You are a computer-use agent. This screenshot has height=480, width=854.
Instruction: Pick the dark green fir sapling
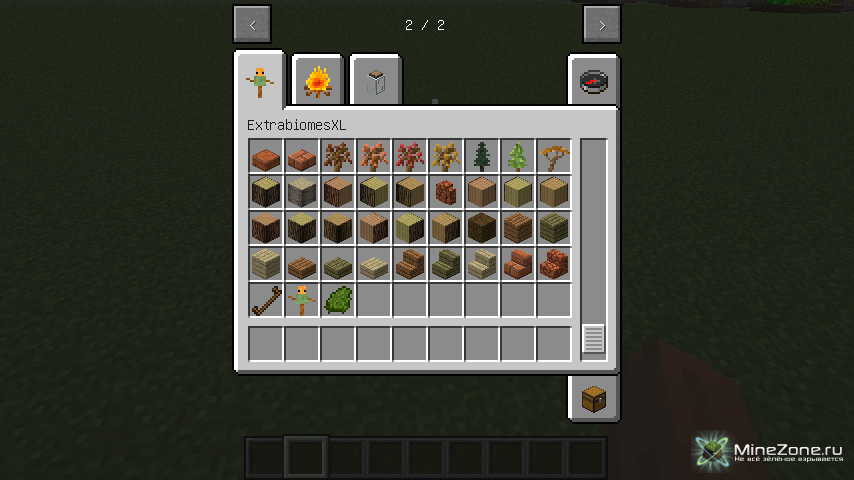[482, 156]
